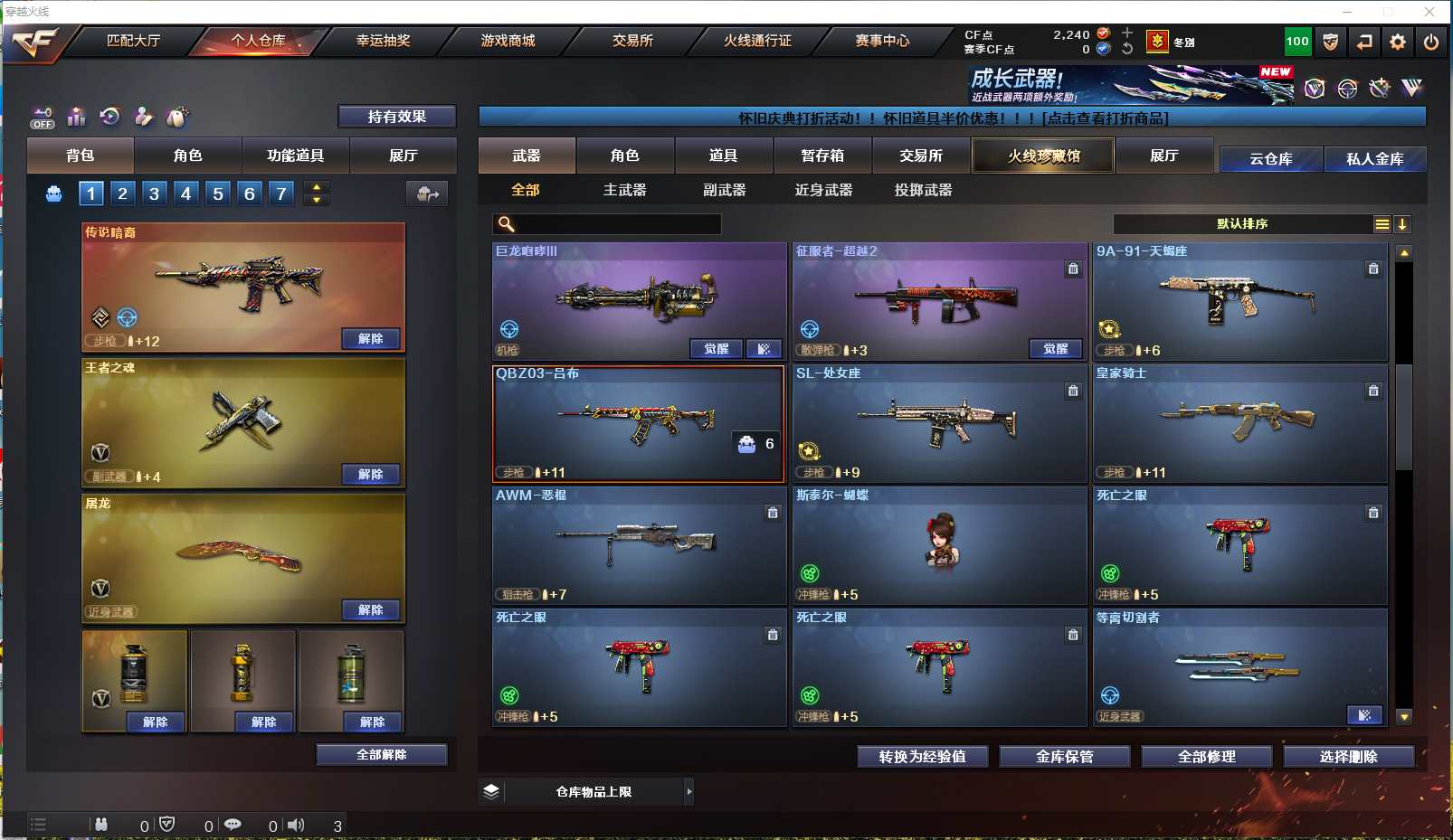Viewport: 1453px width, 840px height.
Task: Open the 默认排序 sort dropdown
Action: click(1241, 224)
